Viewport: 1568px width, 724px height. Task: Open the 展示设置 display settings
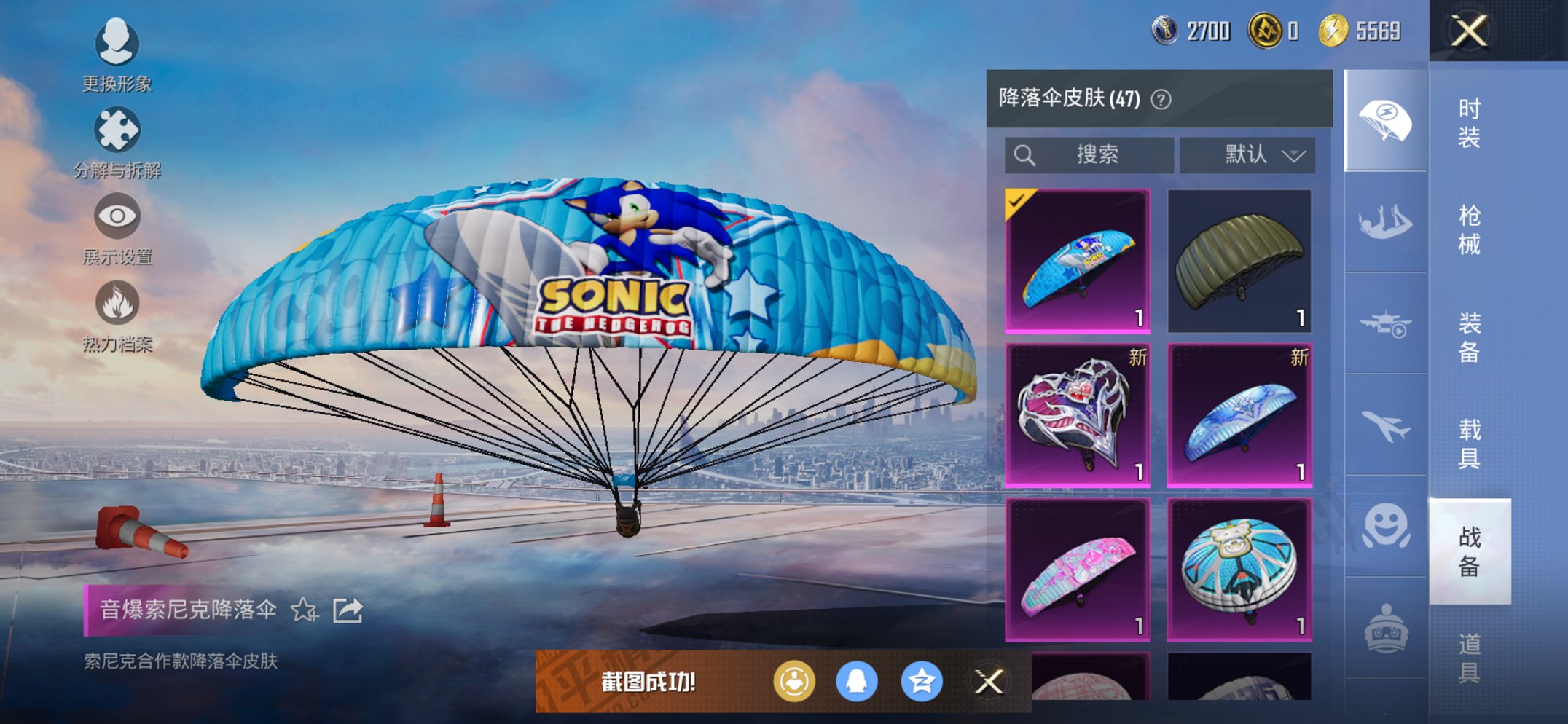click(117, 217)
